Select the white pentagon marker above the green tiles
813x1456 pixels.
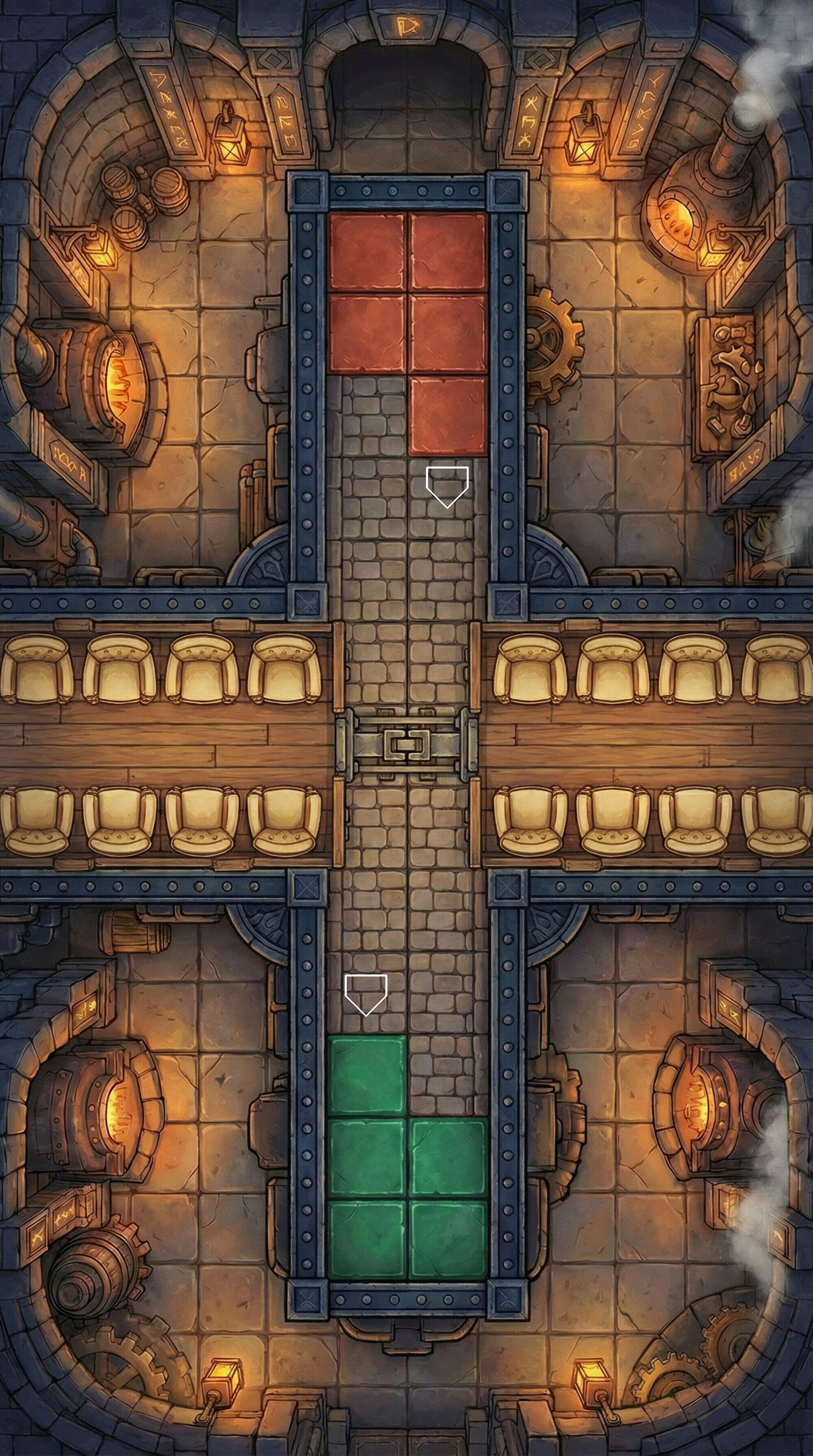click(x=366, y=993)
